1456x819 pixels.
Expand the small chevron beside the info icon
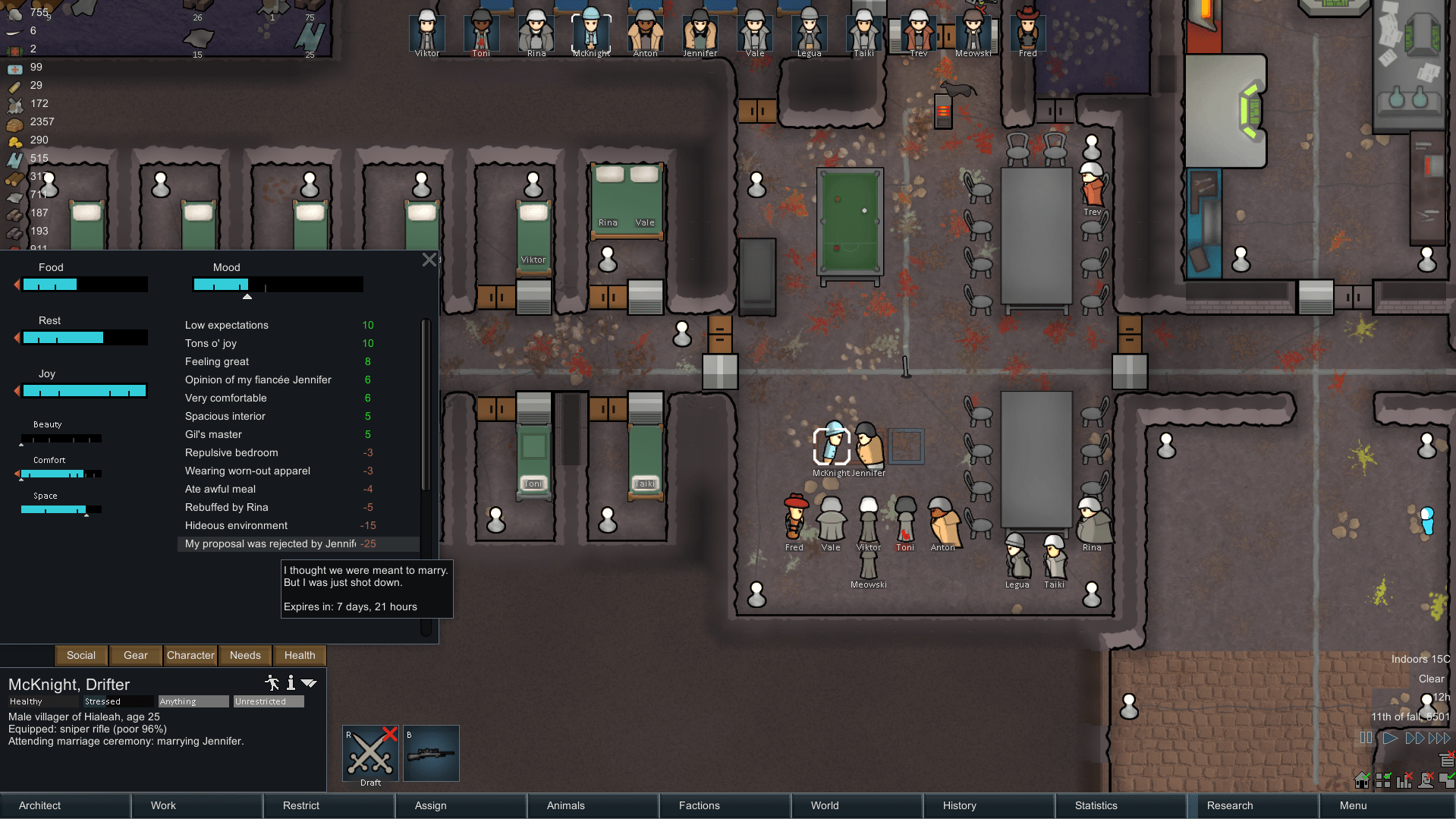(x=309, y=682)
